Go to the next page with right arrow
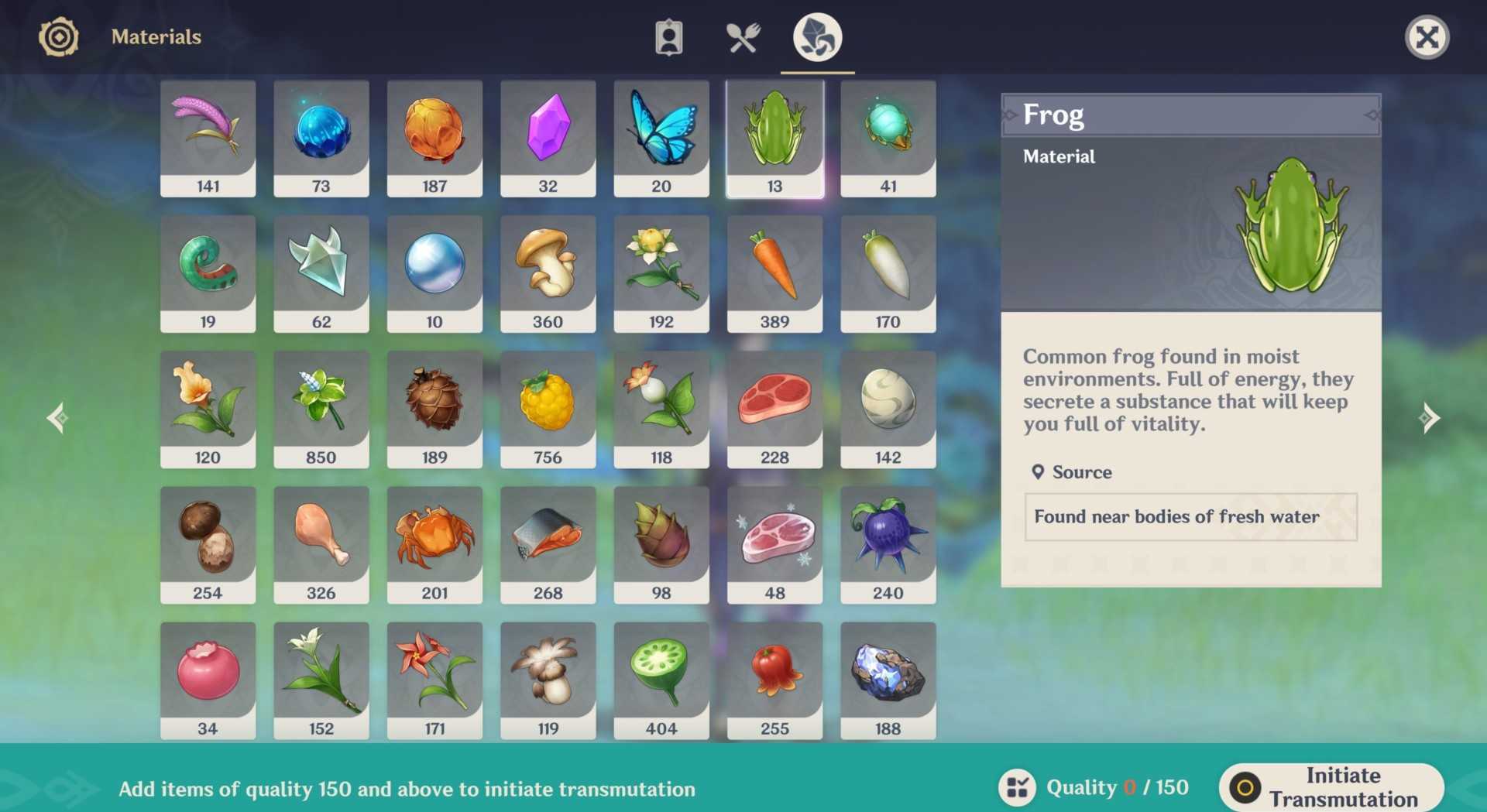 pyautogui.click(x=1429, y=418)
